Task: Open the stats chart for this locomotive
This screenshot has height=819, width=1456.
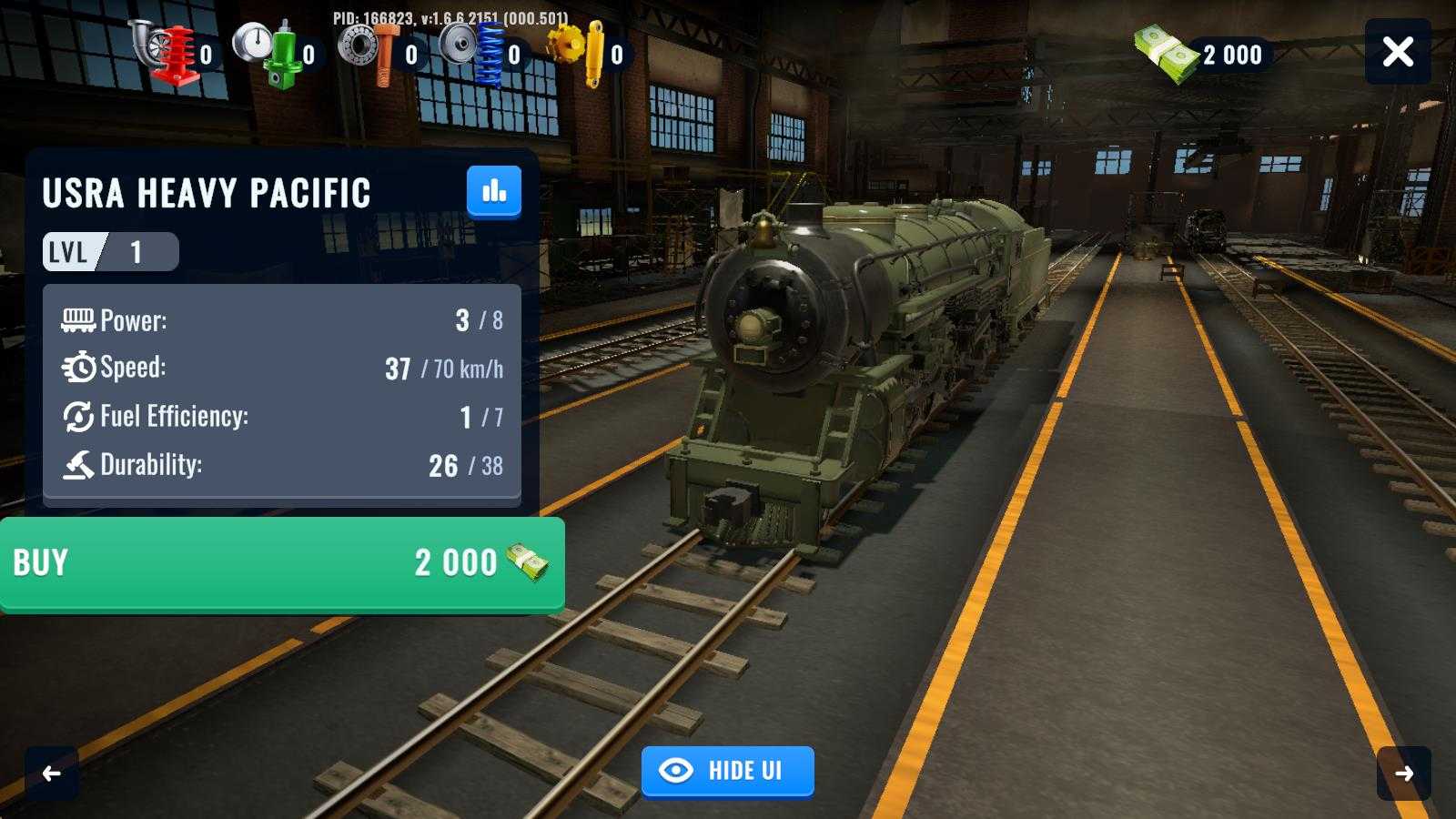Action: [494, 191]
